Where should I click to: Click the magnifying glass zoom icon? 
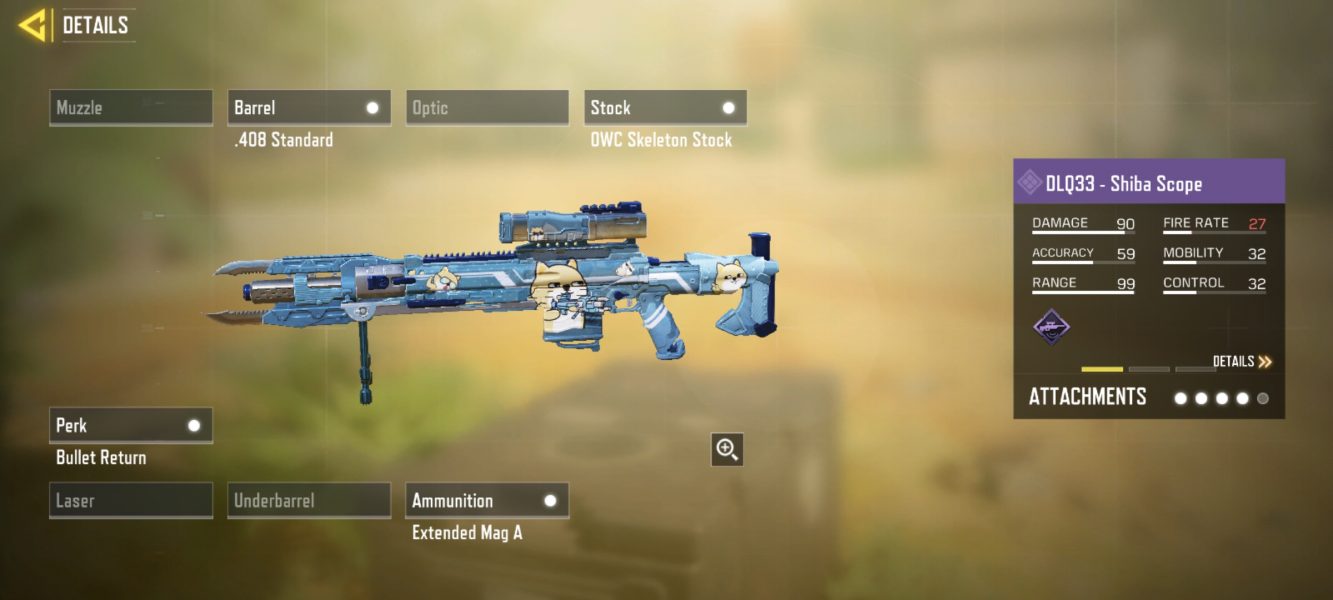[x=727, y=450]
